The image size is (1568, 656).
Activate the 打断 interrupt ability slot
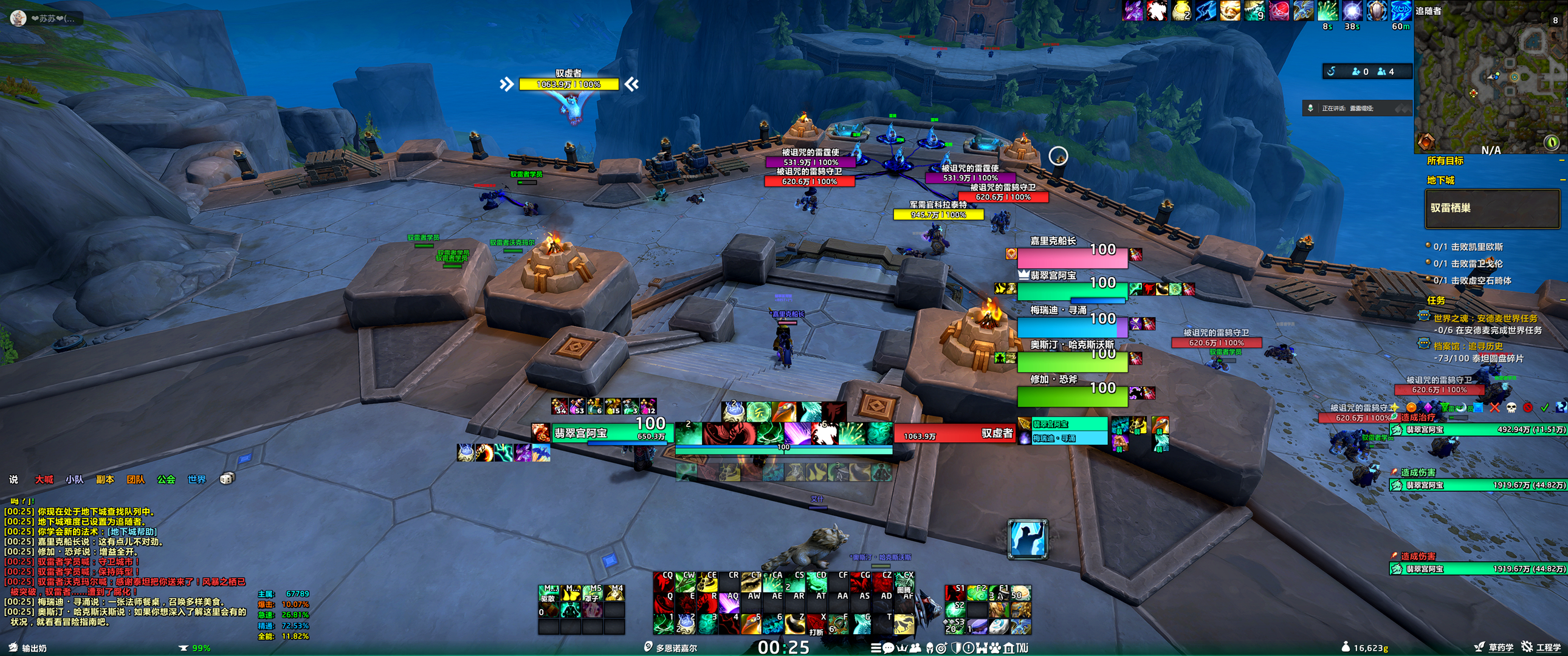(817, 625)
